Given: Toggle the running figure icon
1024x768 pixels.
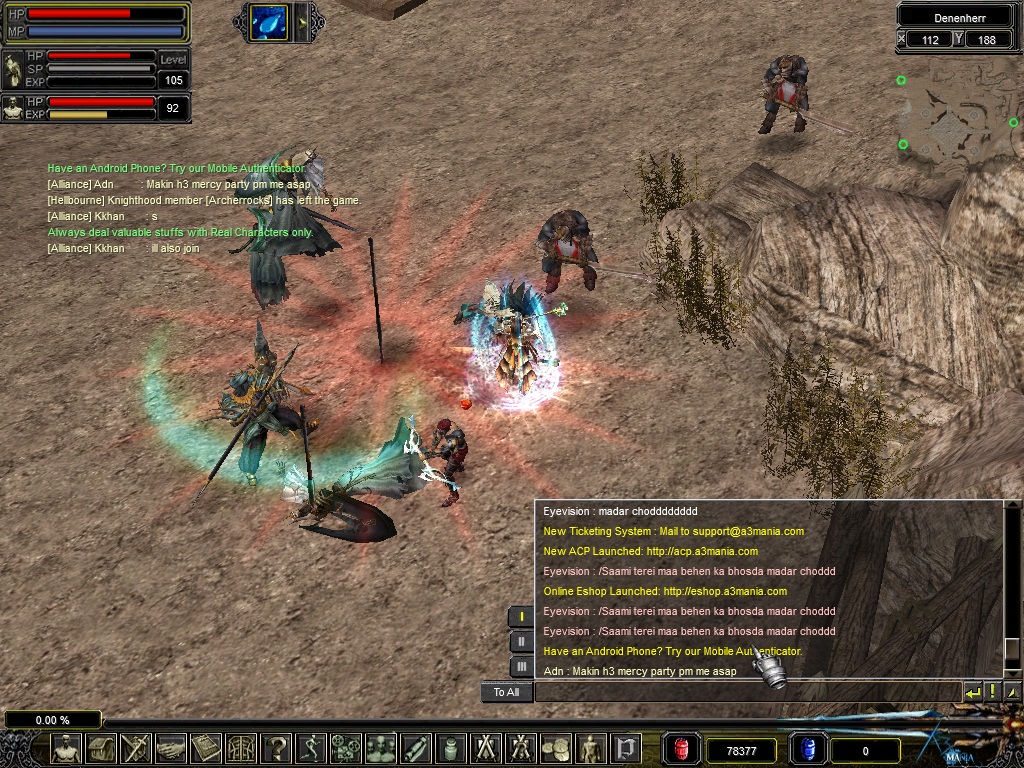Looking at the screenshot, I should tap(311, 748).
